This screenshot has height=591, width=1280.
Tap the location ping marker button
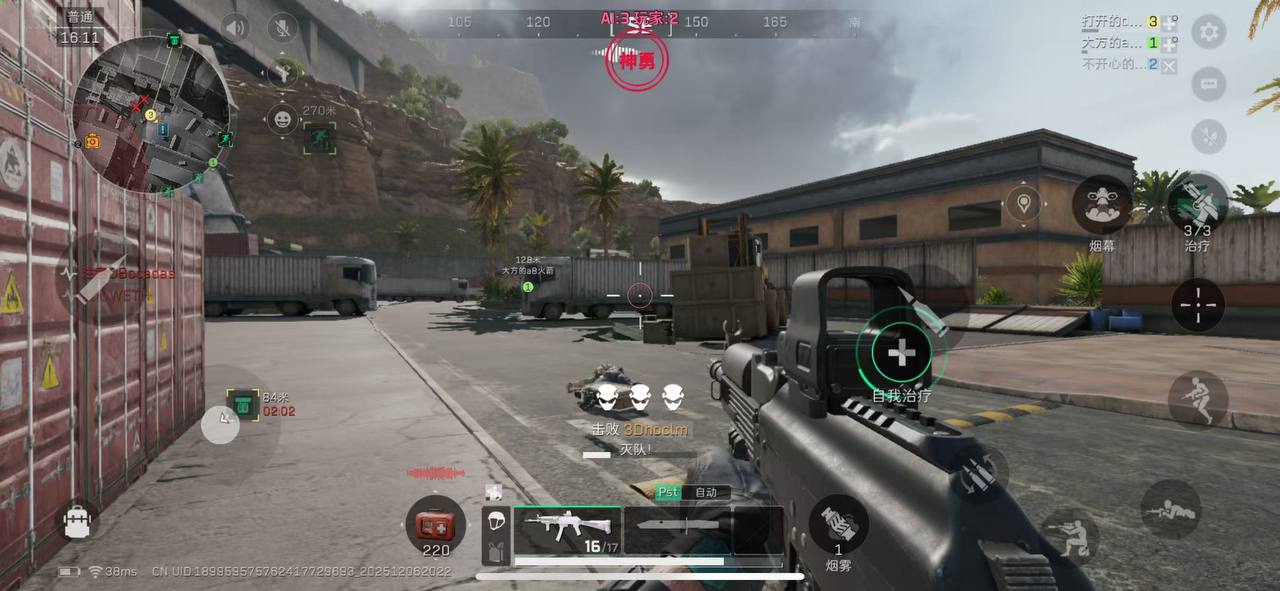(1023, 204)
